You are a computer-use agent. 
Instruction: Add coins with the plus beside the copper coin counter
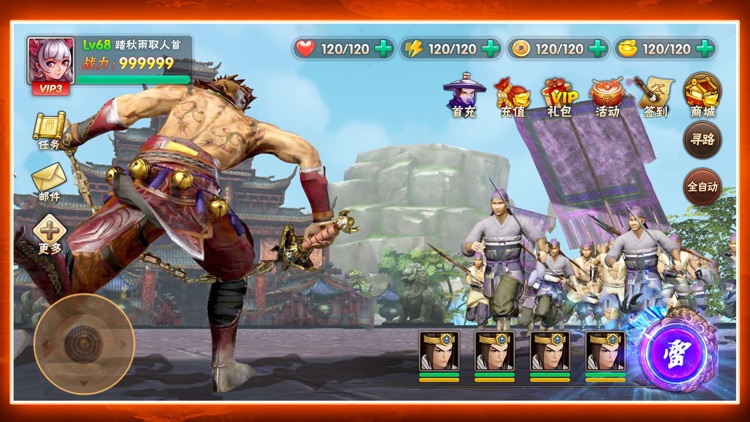(598, 48)
